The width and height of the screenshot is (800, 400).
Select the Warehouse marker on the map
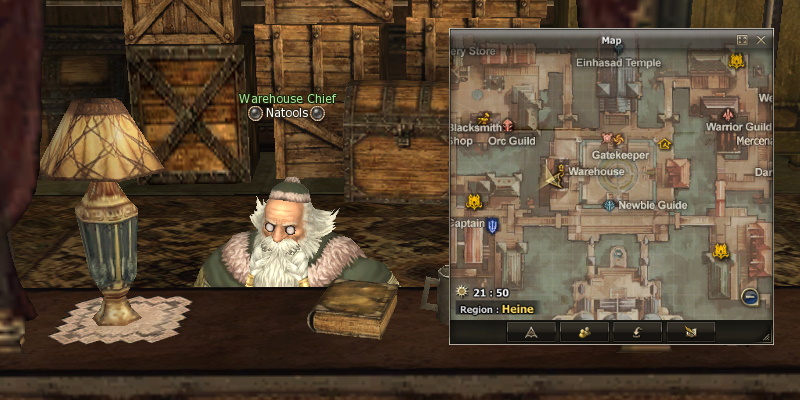561,171
